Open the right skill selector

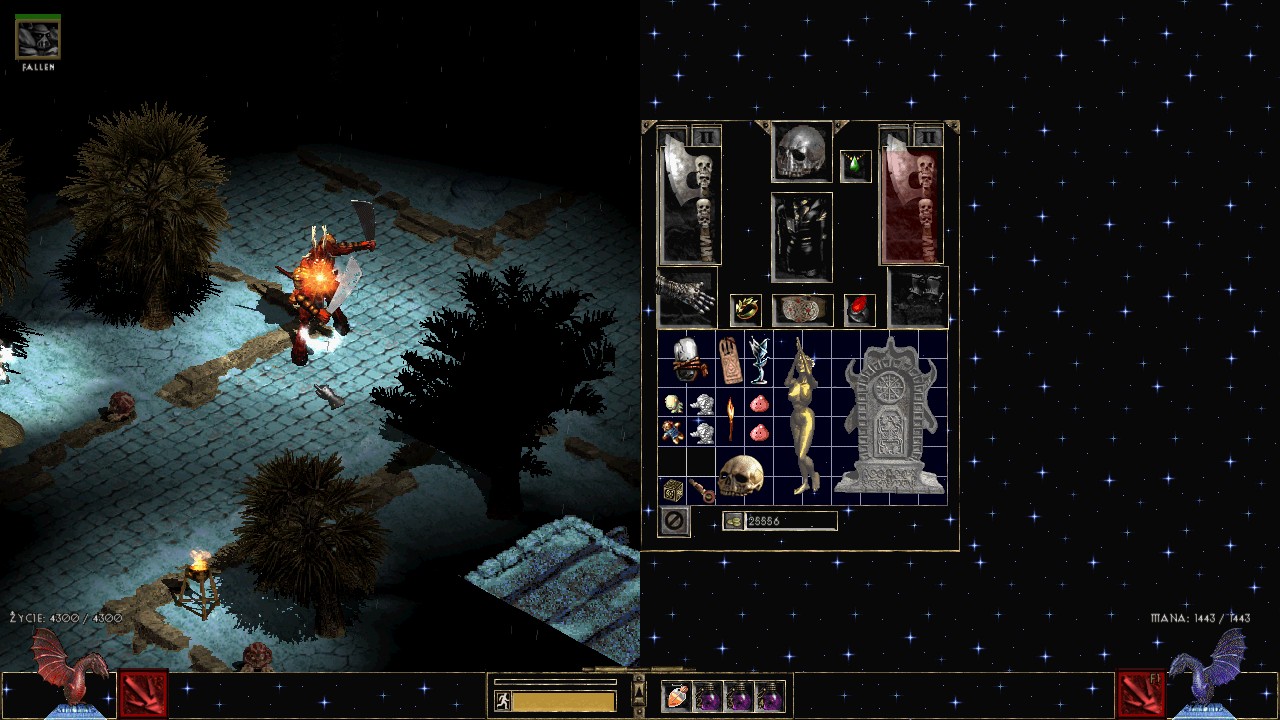click(x=1140, y=695)
